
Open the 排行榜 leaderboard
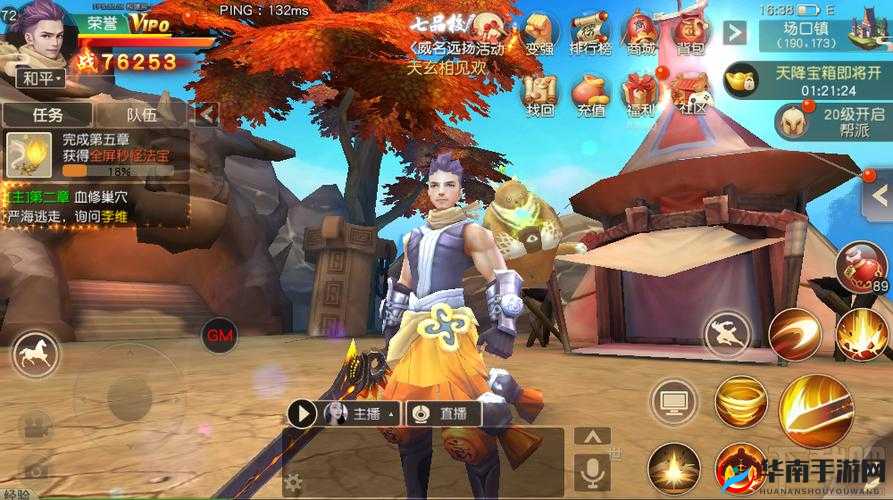(x=589, y=33)
